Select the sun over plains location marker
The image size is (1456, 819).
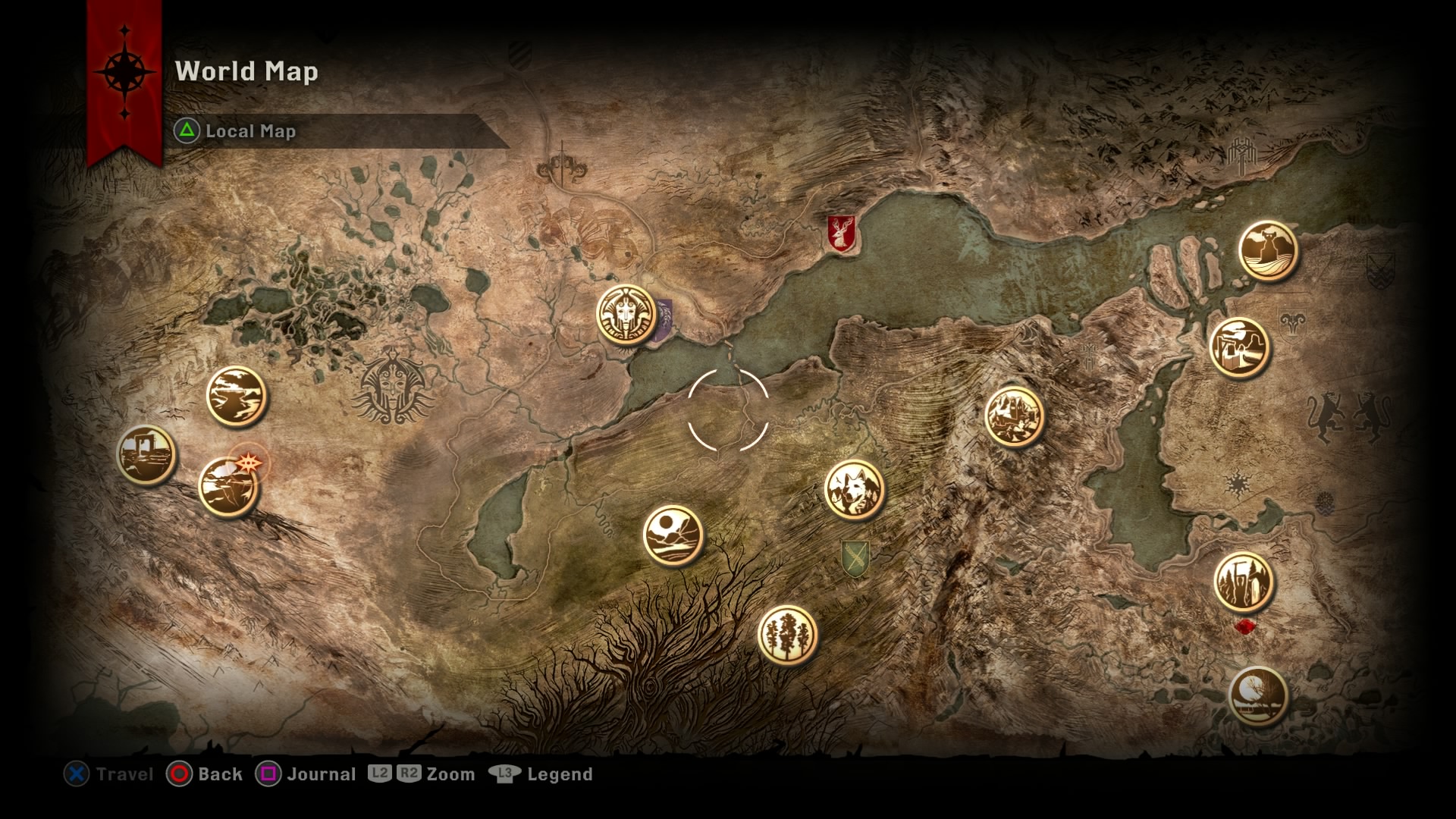tap(673, 535)
